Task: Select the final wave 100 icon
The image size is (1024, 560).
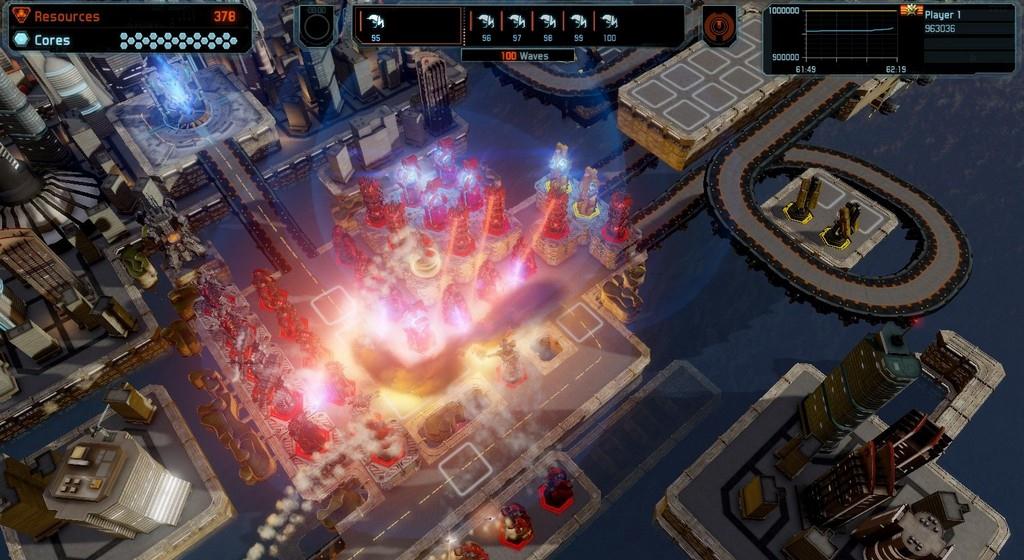Action: (x=609, y=23)
